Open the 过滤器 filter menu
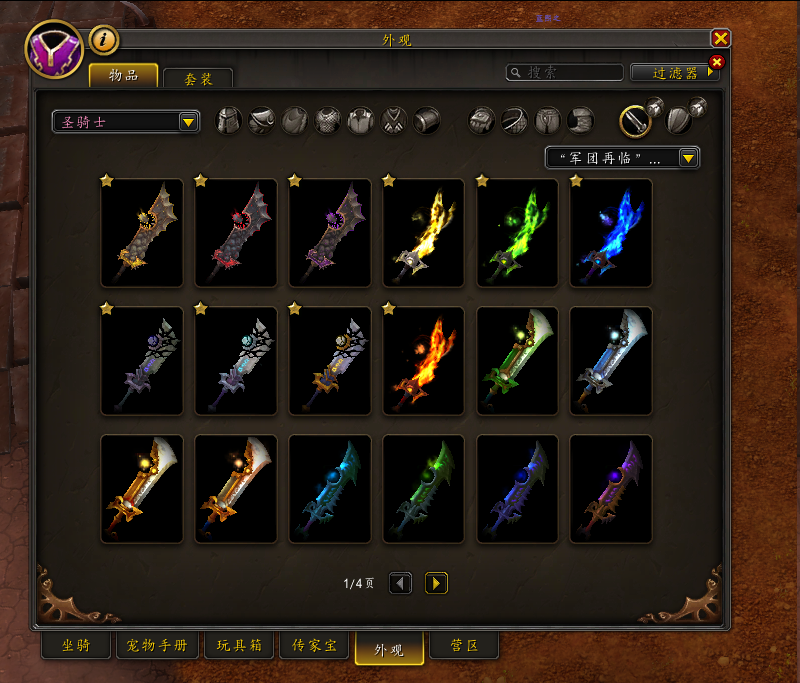800x683 pixels. [x=675, y=73]
